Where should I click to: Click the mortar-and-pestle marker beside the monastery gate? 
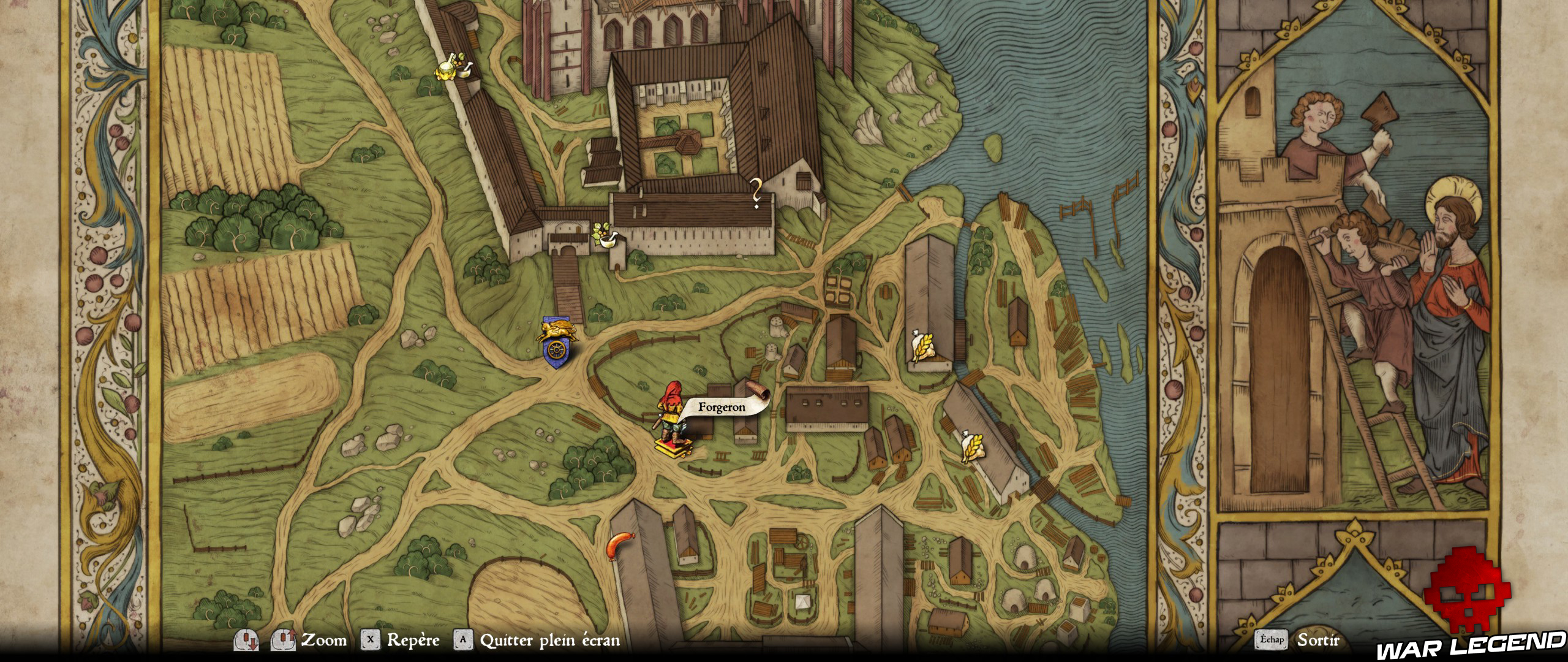(605, 236)
